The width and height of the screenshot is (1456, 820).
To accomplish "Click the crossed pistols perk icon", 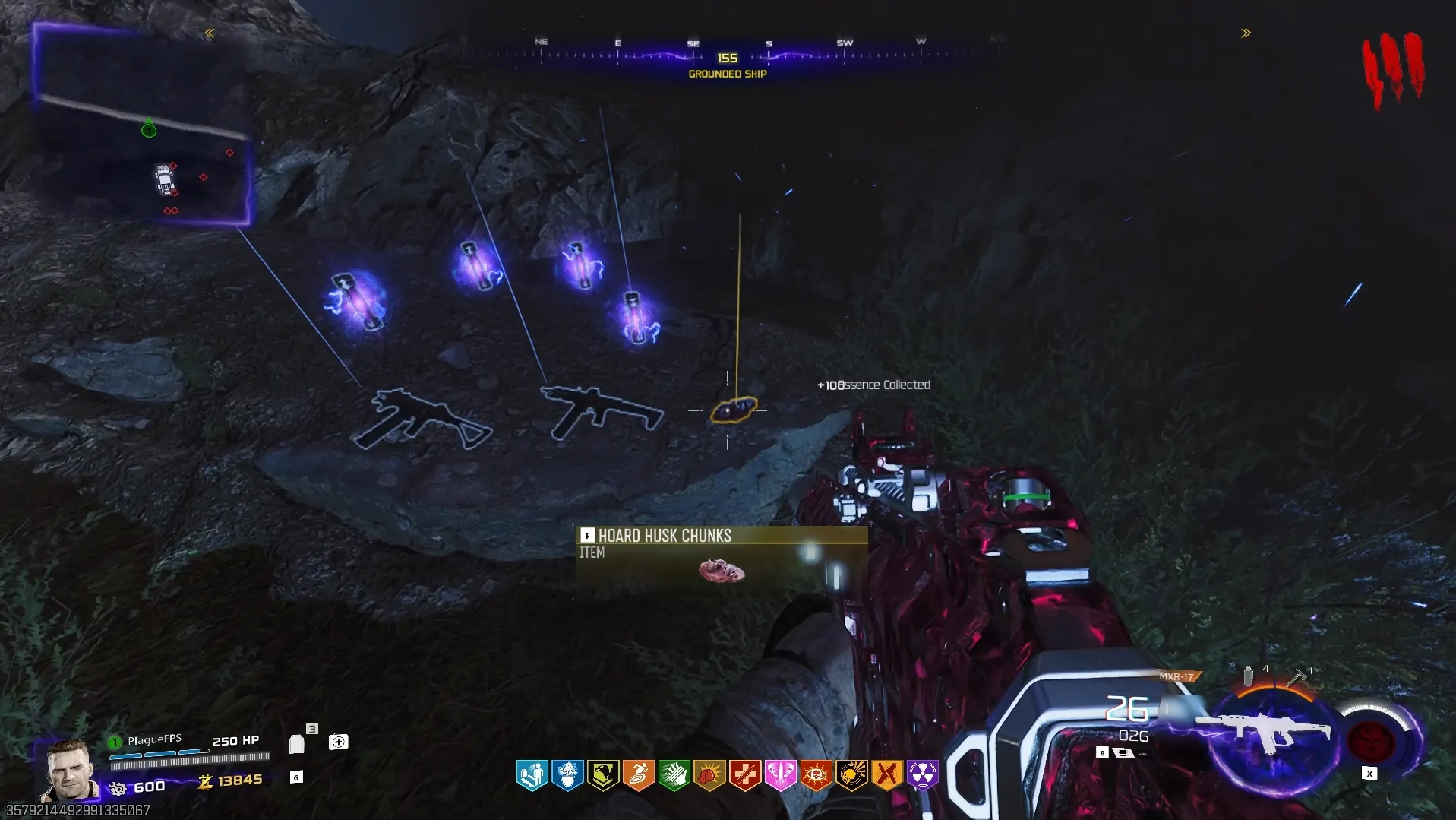I will click(886, 775).
